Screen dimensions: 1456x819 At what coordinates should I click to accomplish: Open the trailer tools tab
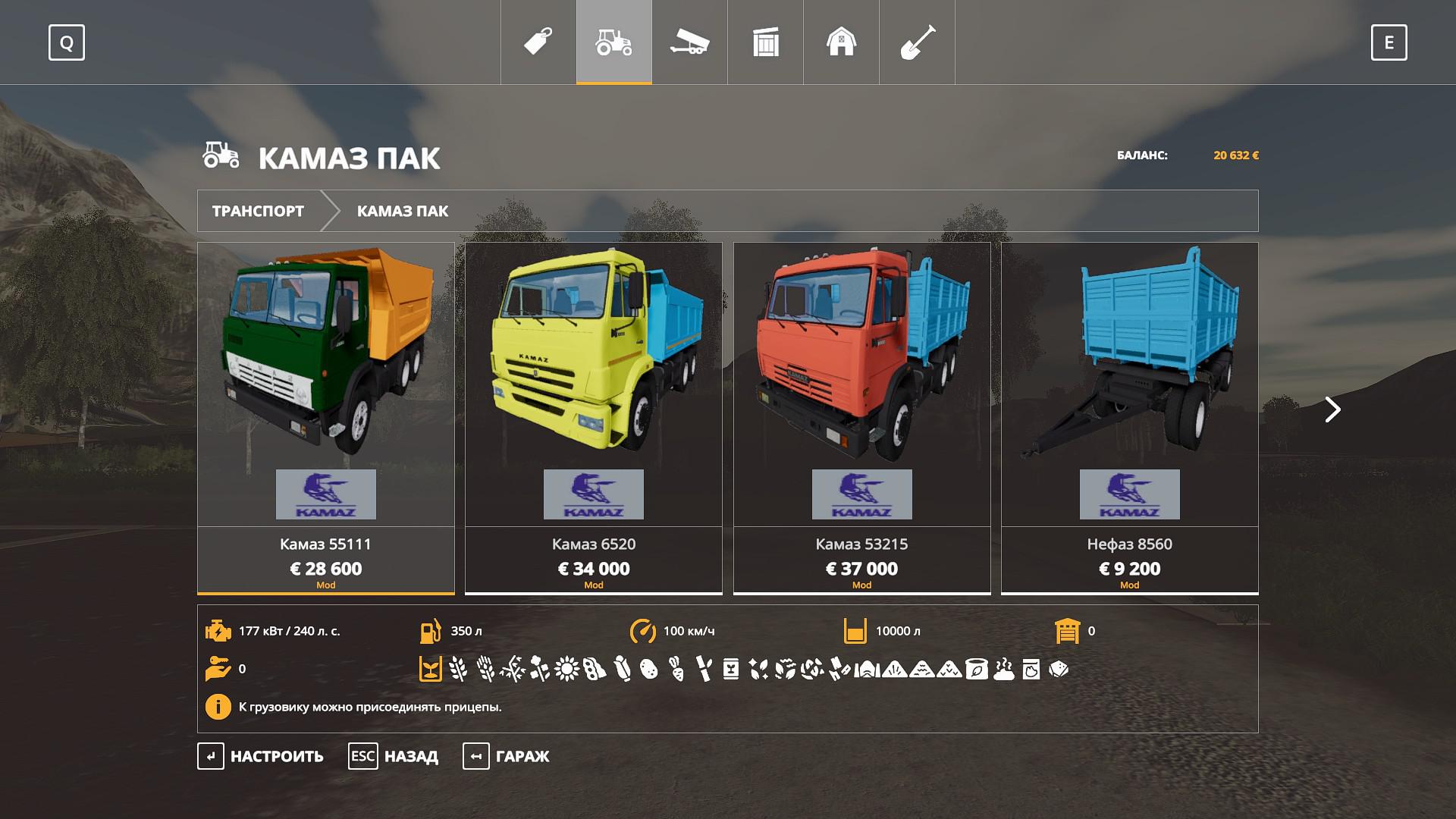click(x=689, y=42)
